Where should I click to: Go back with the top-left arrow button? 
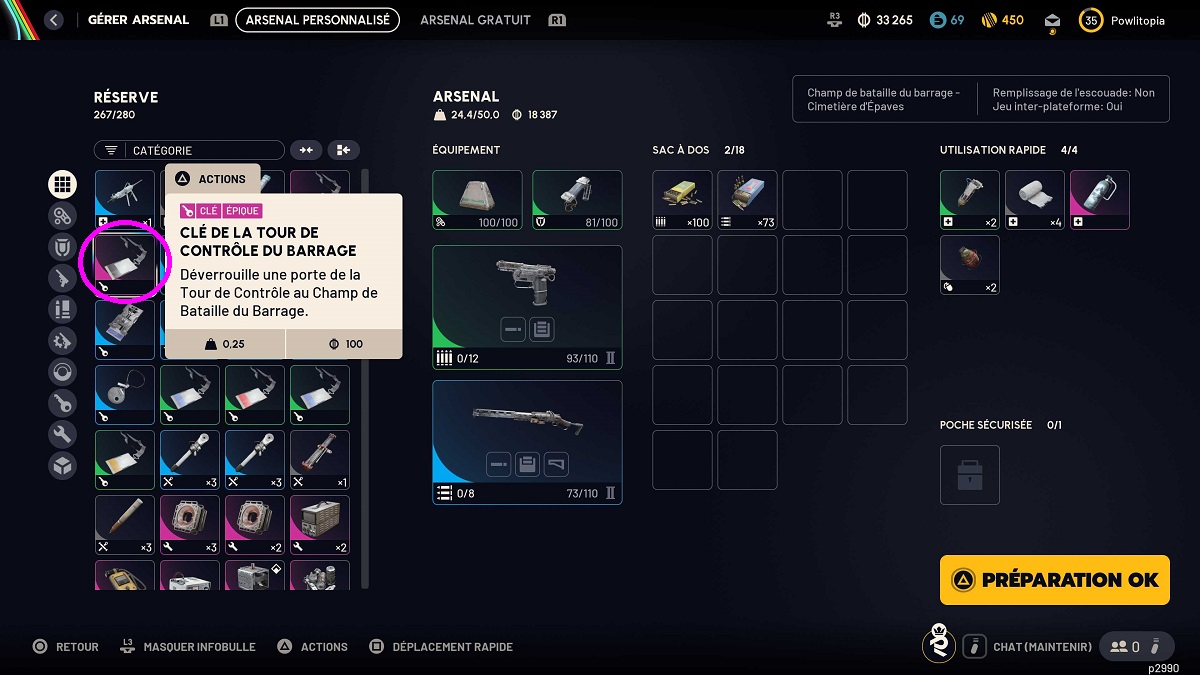pyautogui.click(x=54, y=20)
